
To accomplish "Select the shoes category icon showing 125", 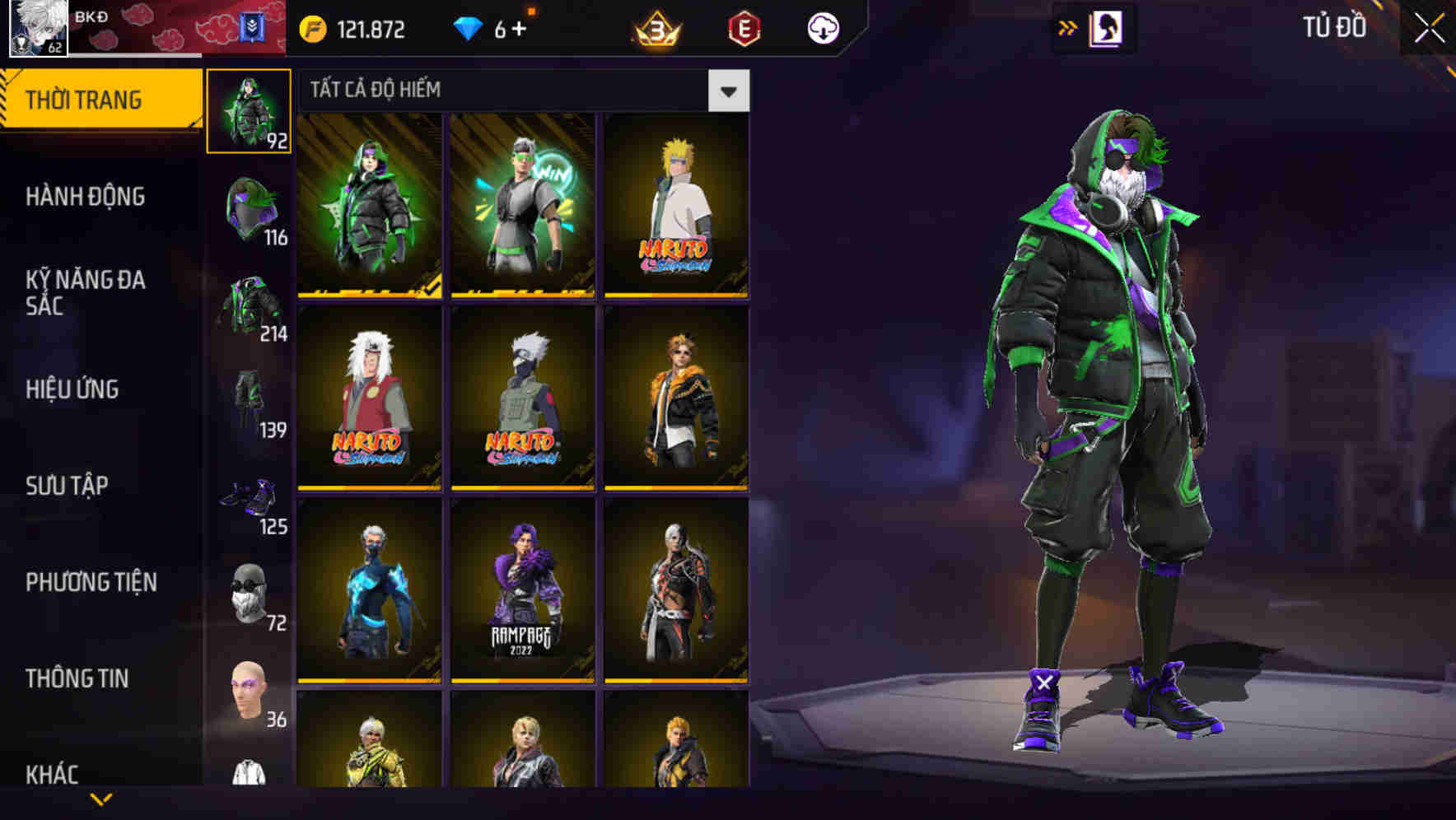I will coord(249,495).
